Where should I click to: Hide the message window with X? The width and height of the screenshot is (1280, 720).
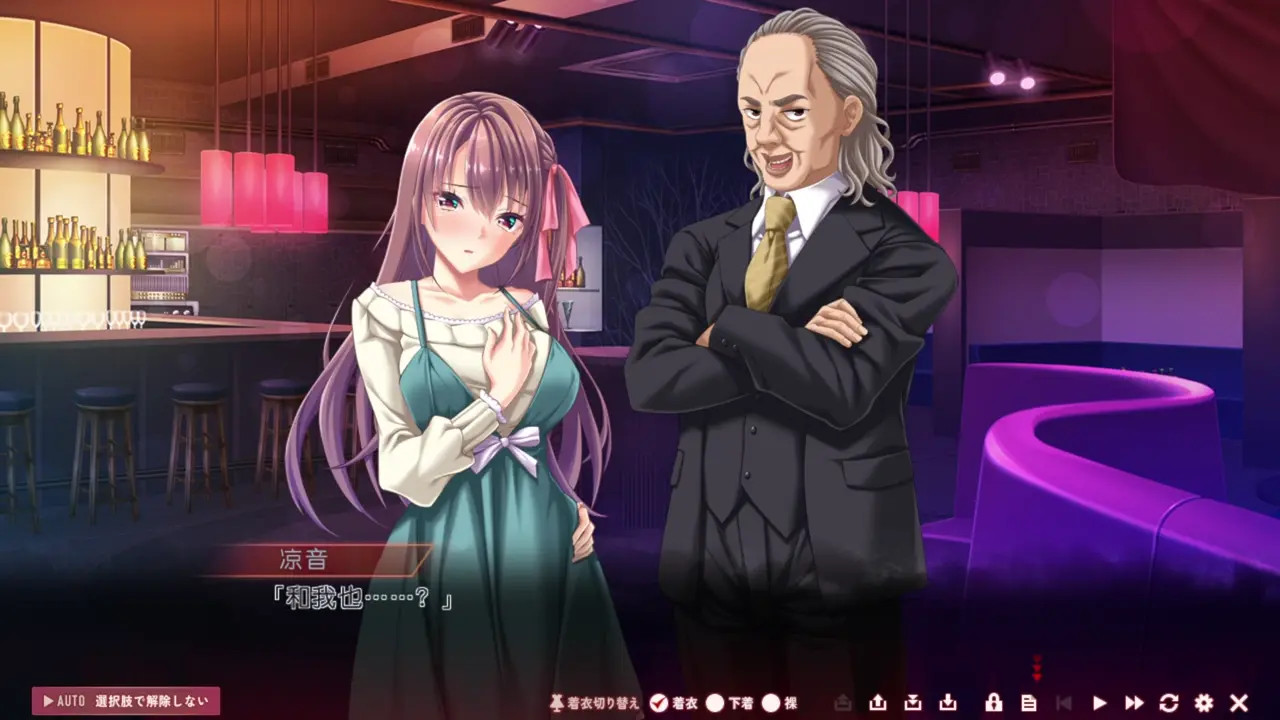[1239, 703]
